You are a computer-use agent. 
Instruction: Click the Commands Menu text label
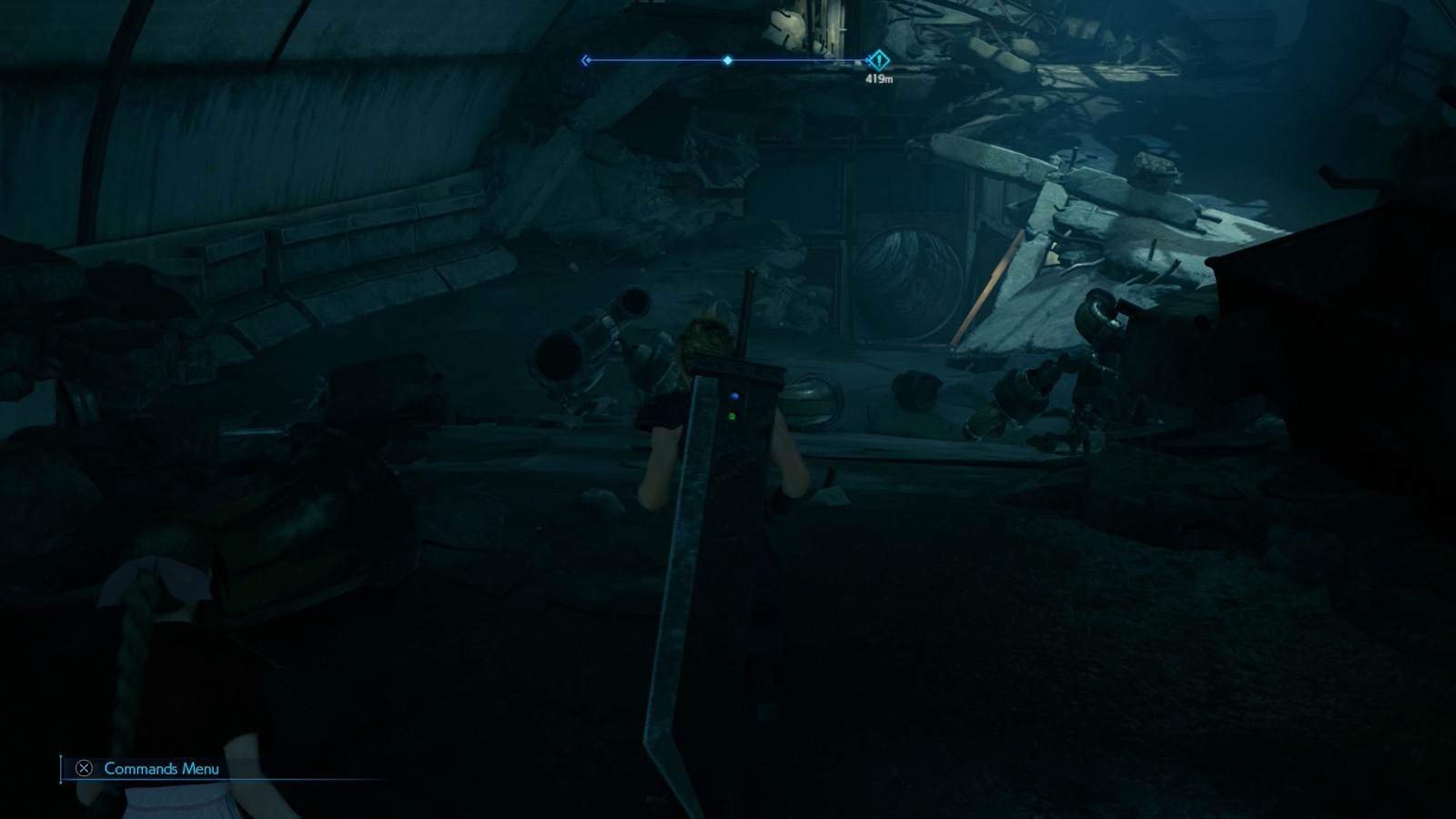tap(160, 769)
